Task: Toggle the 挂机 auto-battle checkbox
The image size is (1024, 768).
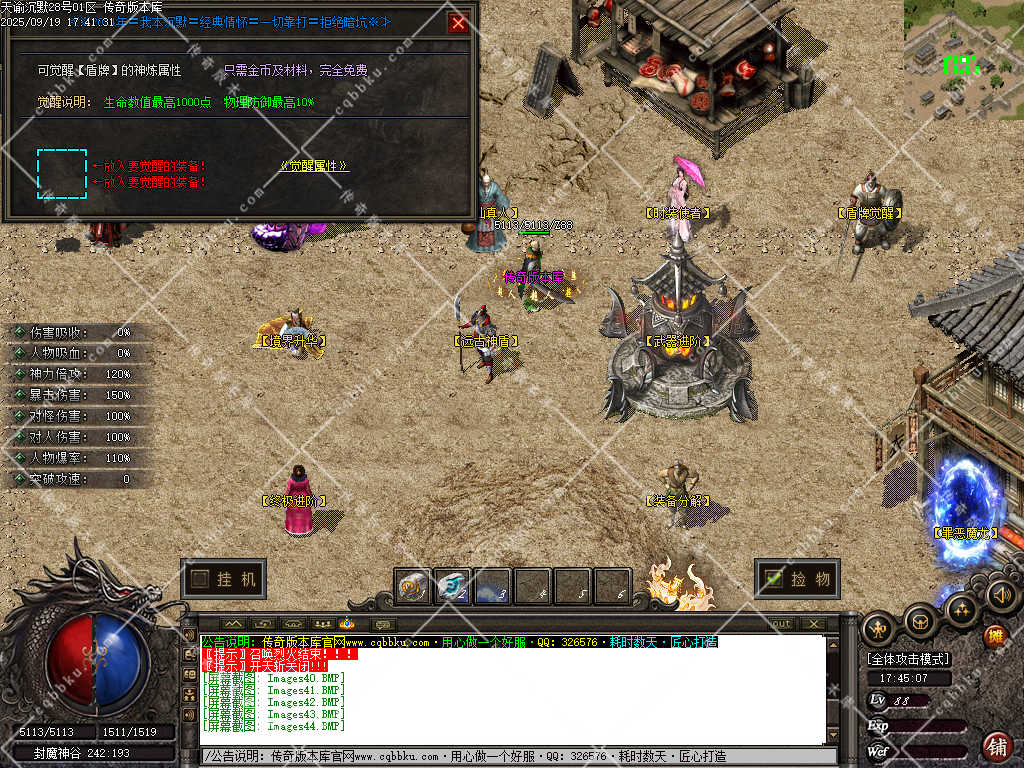Action: (x=200, y=579)
